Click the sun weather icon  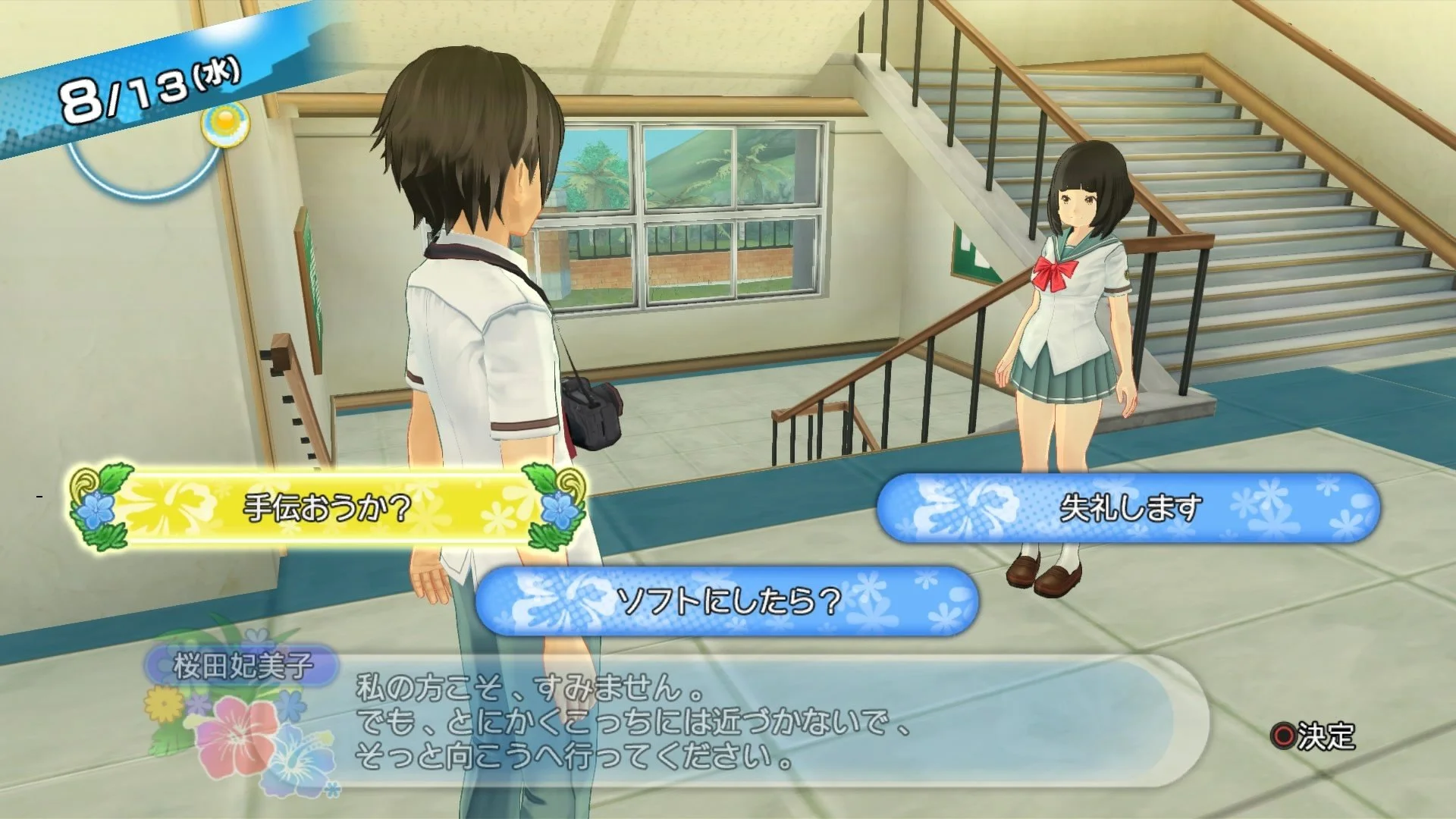[227, 126]
